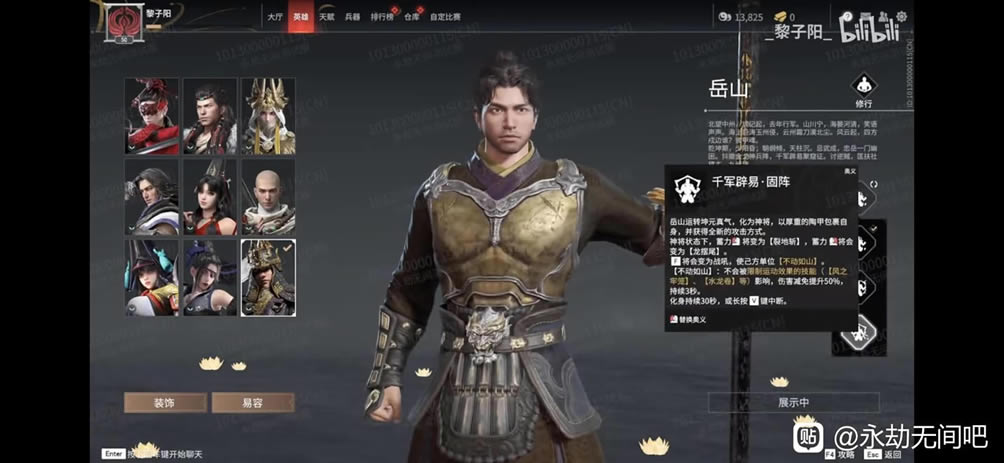Screen dimensions: 1004x463
Task: Open the 天赋 talents tab
Action: (x=327, y=17)
